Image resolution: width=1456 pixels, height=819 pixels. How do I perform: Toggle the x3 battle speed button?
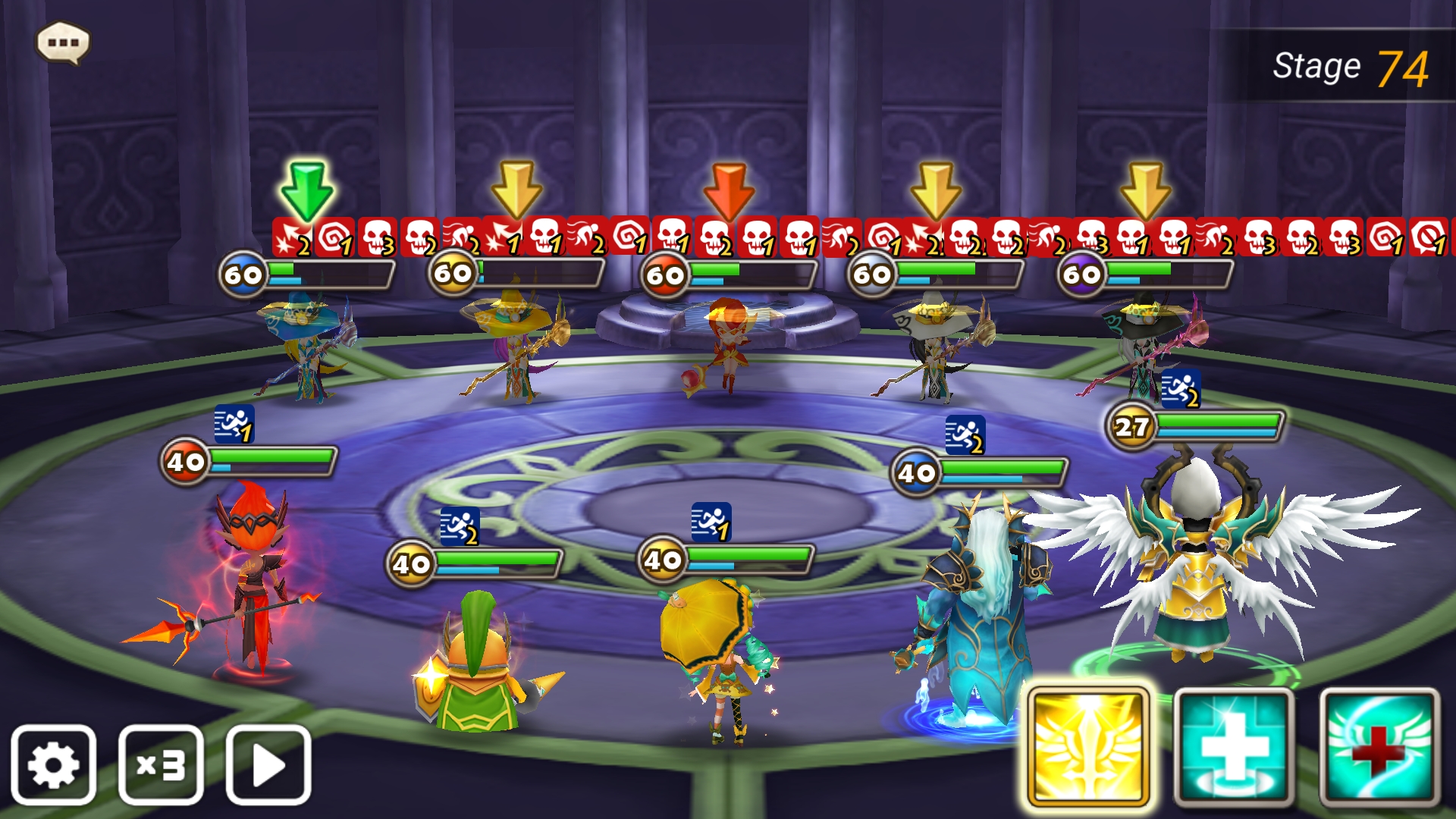(161, 764)
